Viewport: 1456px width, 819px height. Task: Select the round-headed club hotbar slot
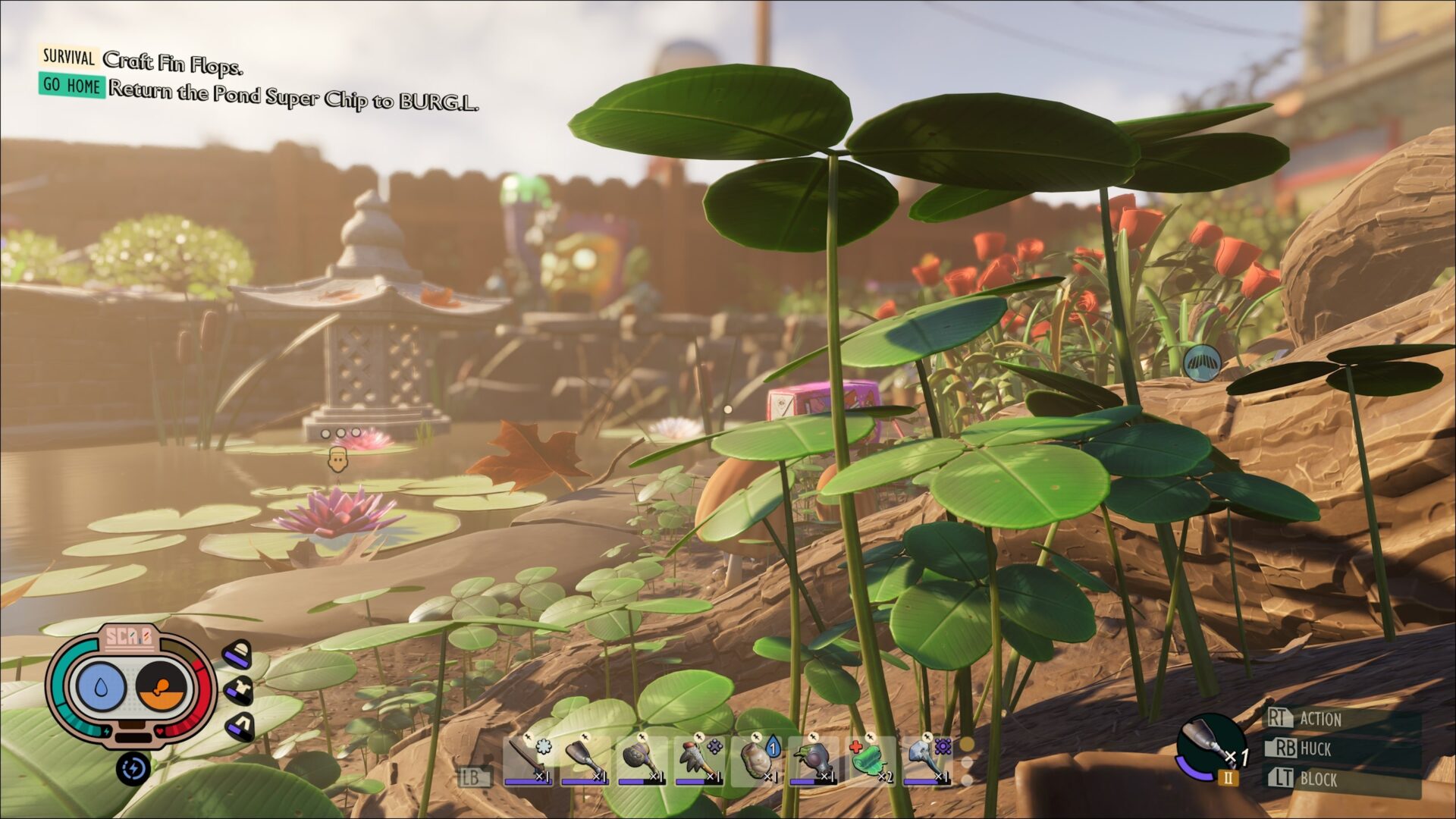pyautogui.click(x=642, y=759)
